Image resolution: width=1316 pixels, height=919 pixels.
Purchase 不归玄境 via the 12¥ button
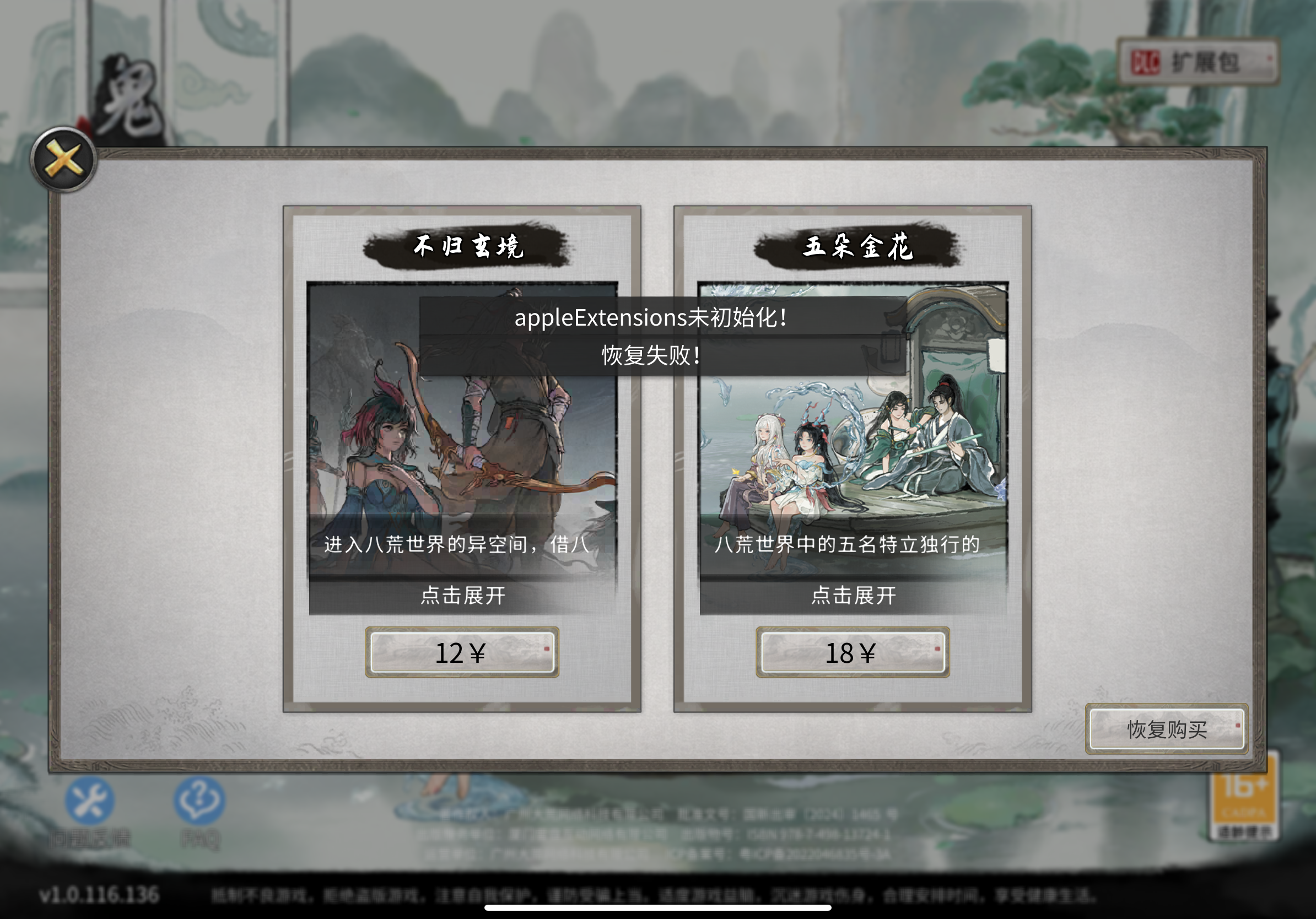pos(462,652)
